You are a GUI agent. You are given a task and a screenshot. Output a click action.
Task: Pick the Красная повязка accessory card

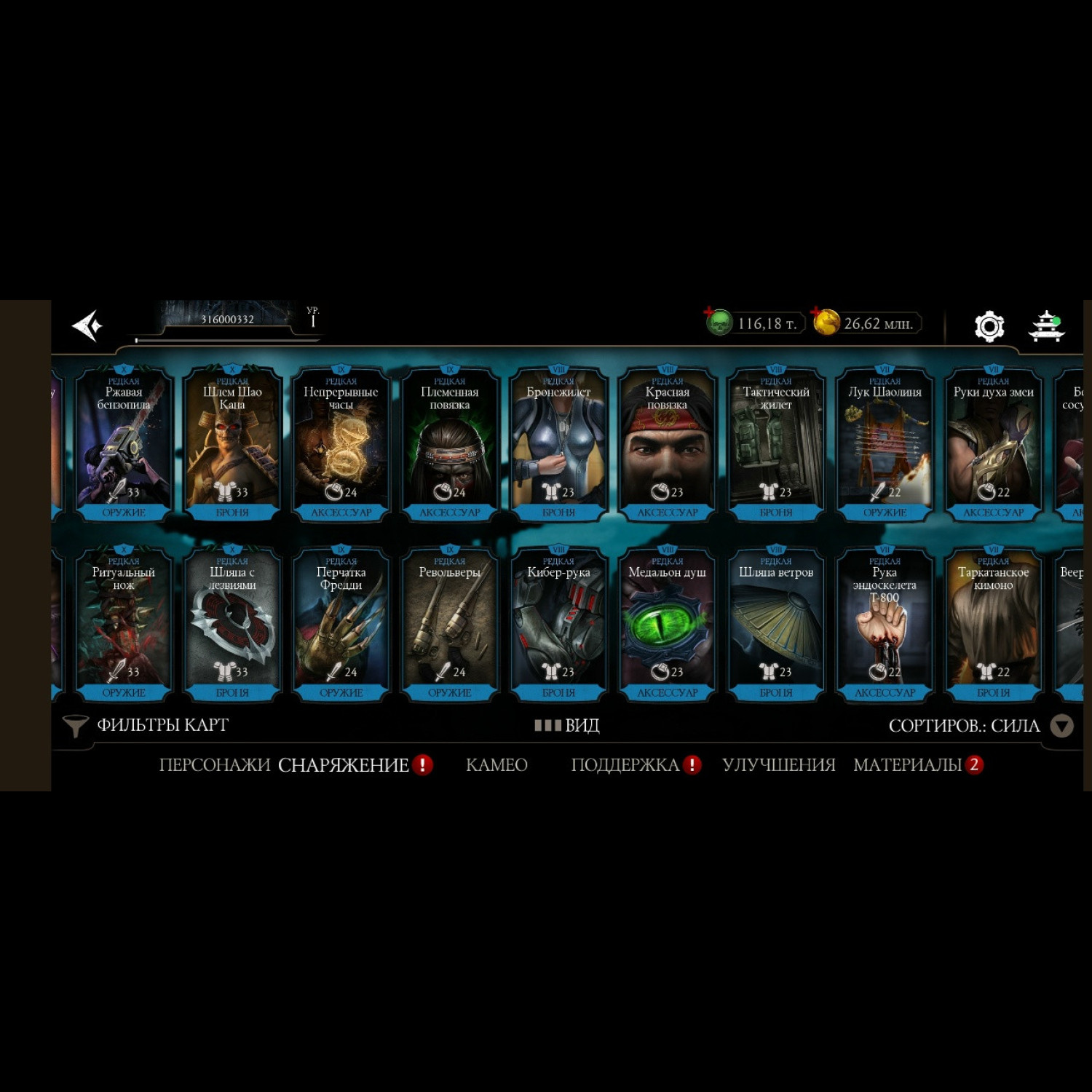[667, 444]
